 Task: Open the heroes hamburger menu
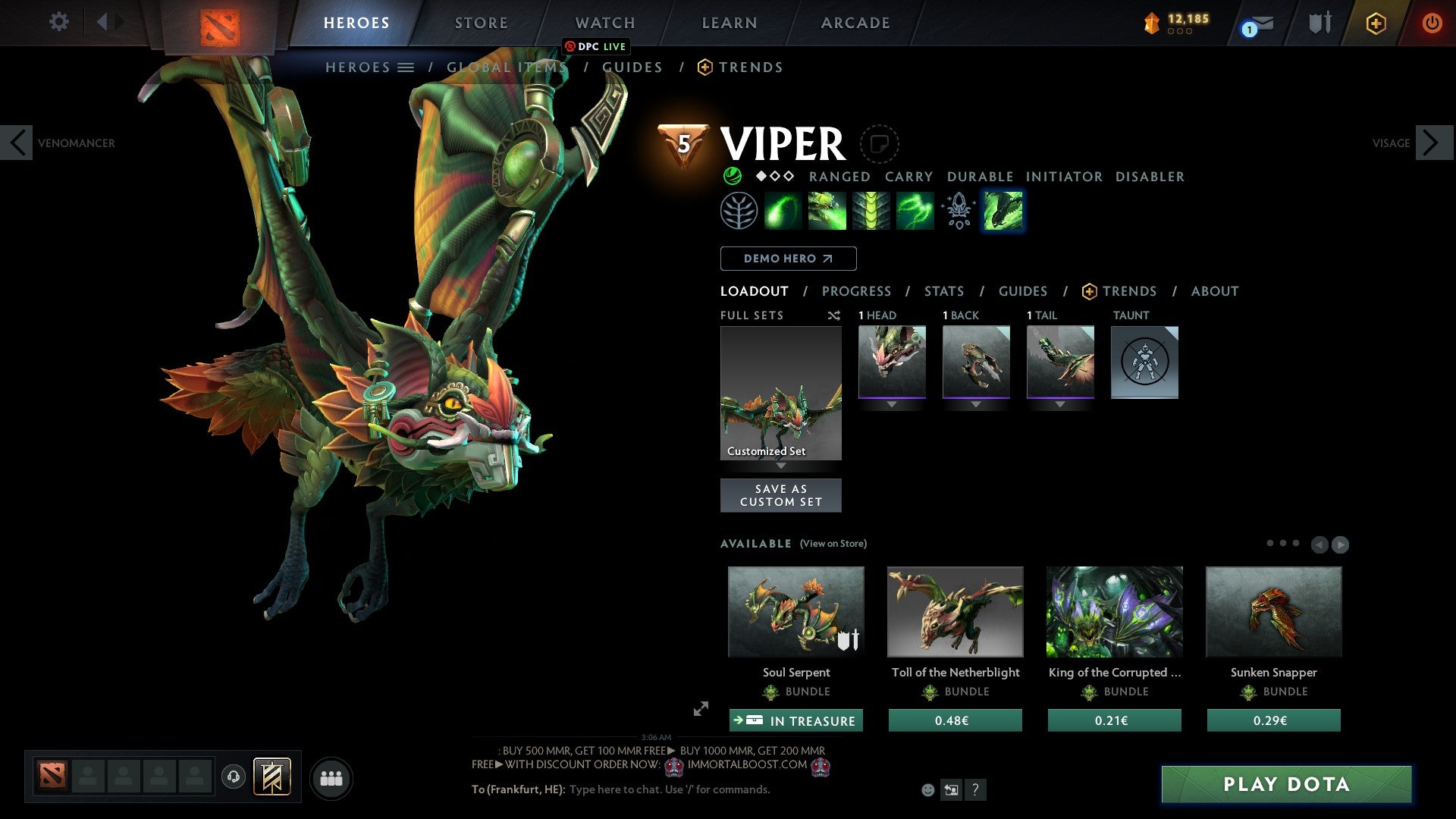406,67
